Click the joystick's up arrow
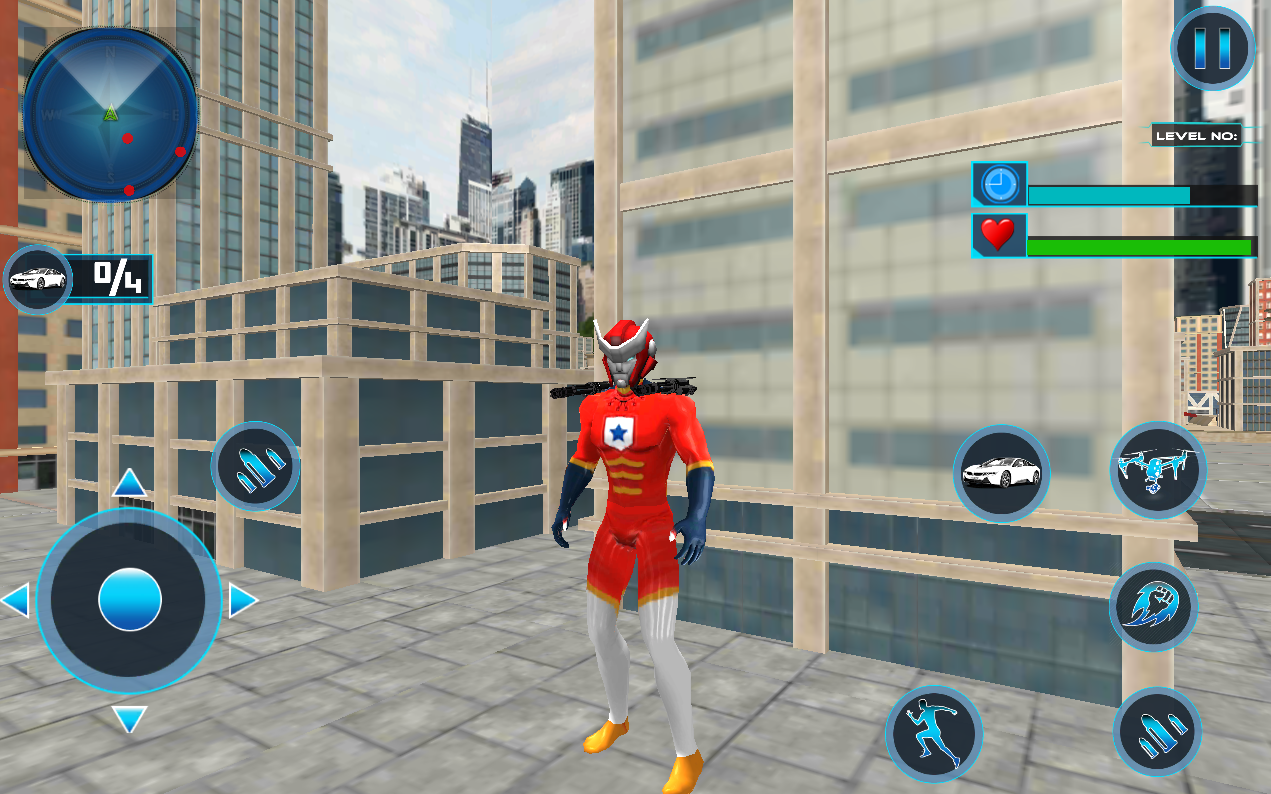 (130, 484)
